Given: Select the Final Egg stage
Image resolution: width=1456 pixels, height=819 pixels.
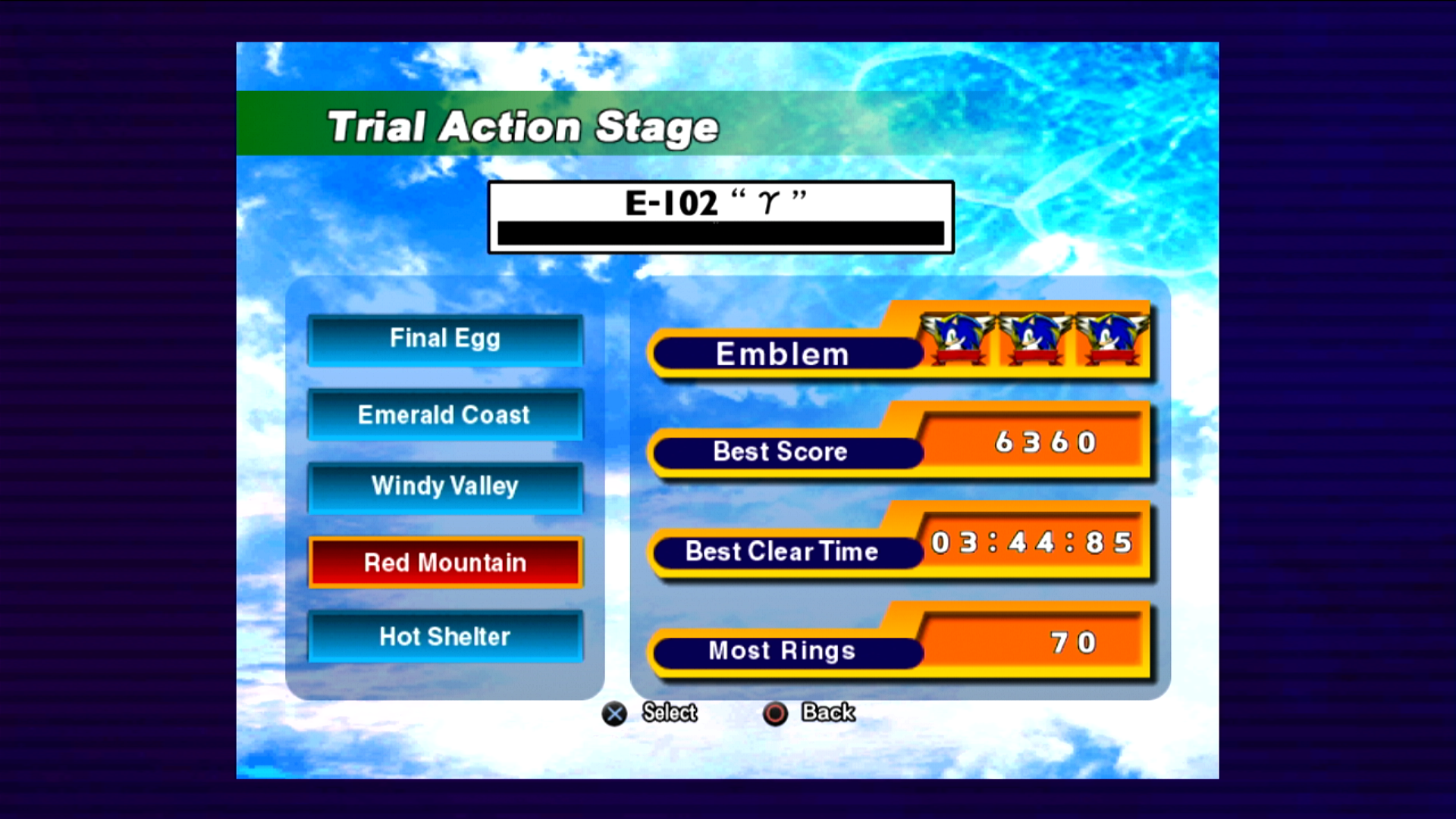Looking at the screenshot, I should click(445, 339).
